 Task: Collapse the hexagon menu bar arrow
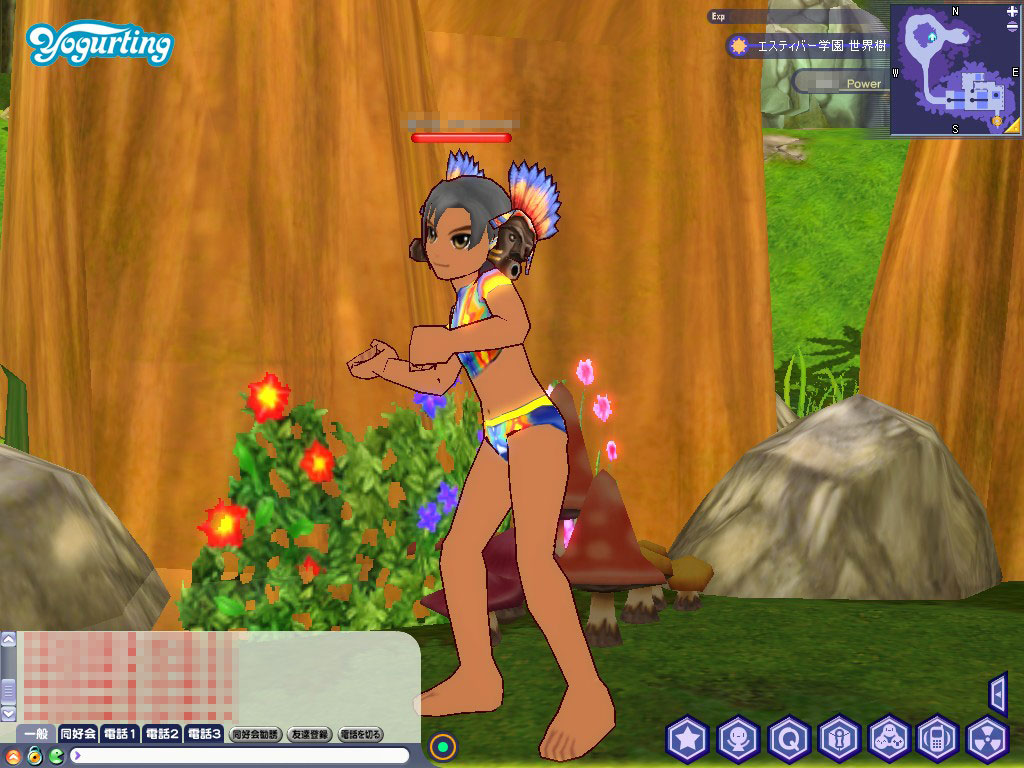coord(997,693)
